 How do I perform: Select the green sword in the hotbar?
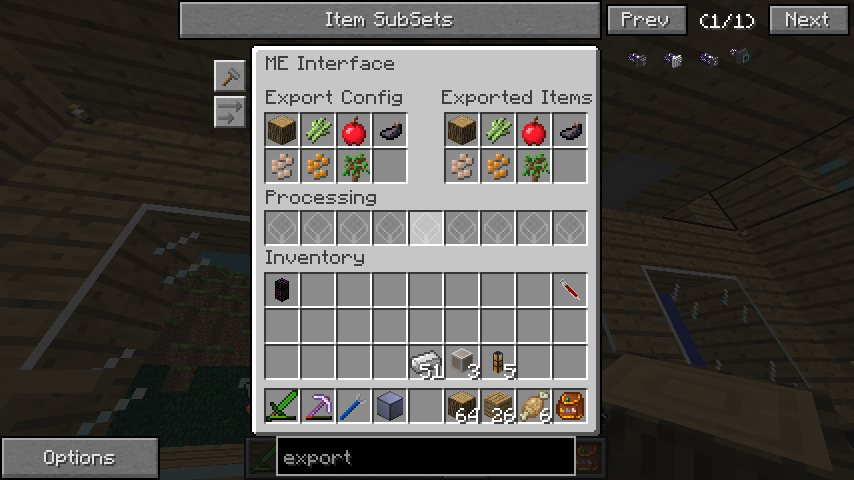pyautogui.click(x=282, y=406)
